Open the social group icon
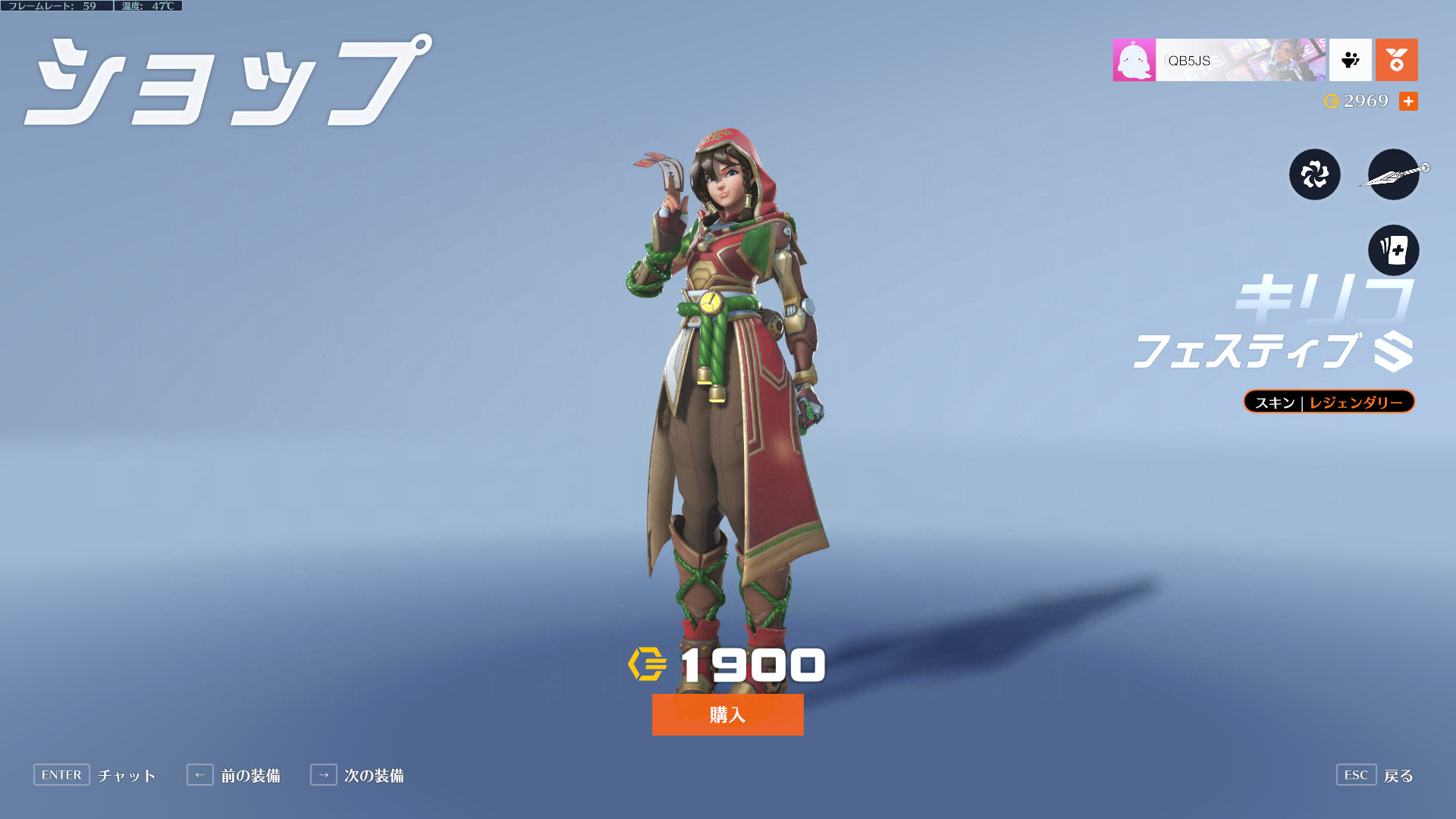This screenshot has width=1456, height=819. pos(1350,60)
